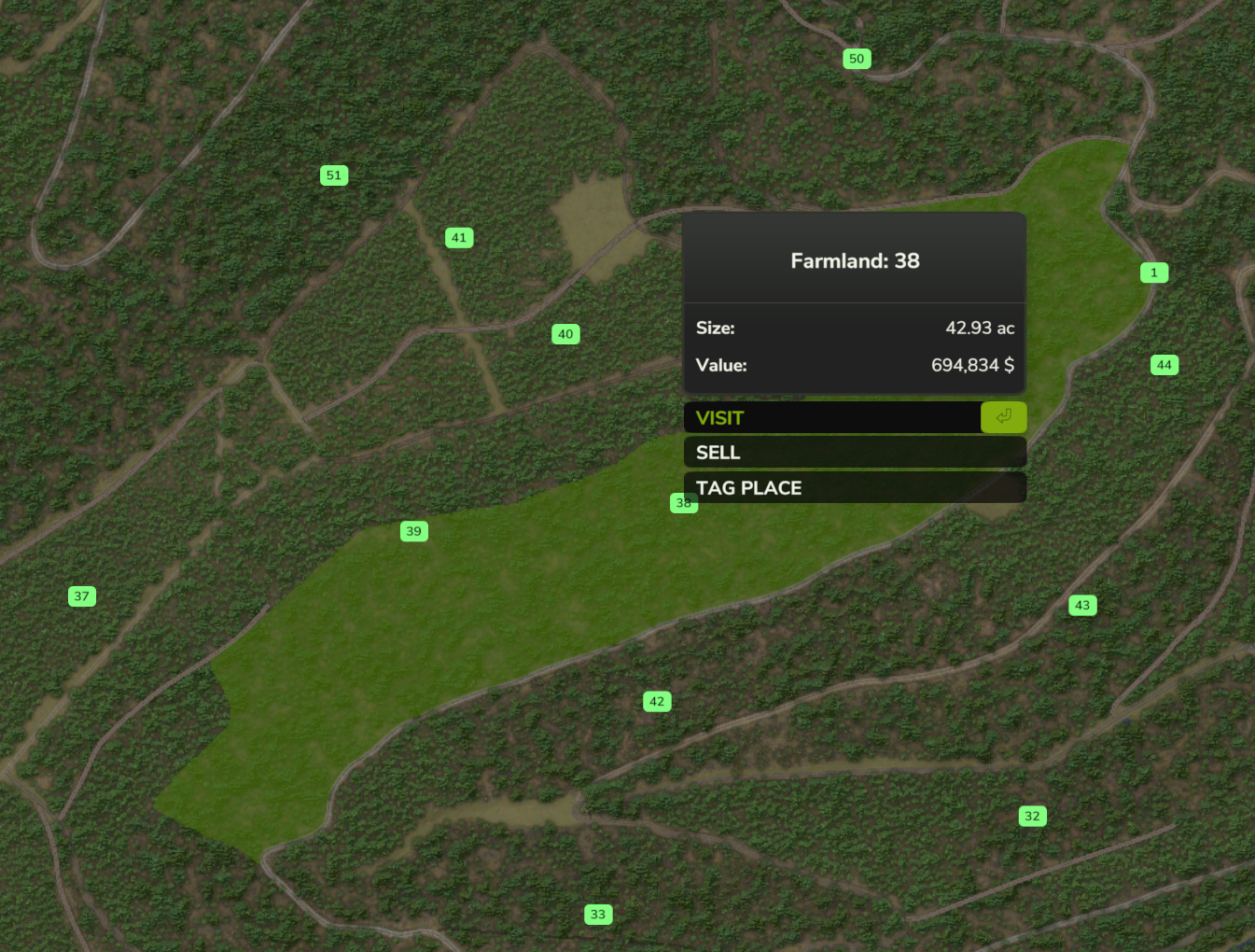Choose farmland marker 41
Image resolution: width=1255 pixels, height=952 pixels.
click(459, 238)
